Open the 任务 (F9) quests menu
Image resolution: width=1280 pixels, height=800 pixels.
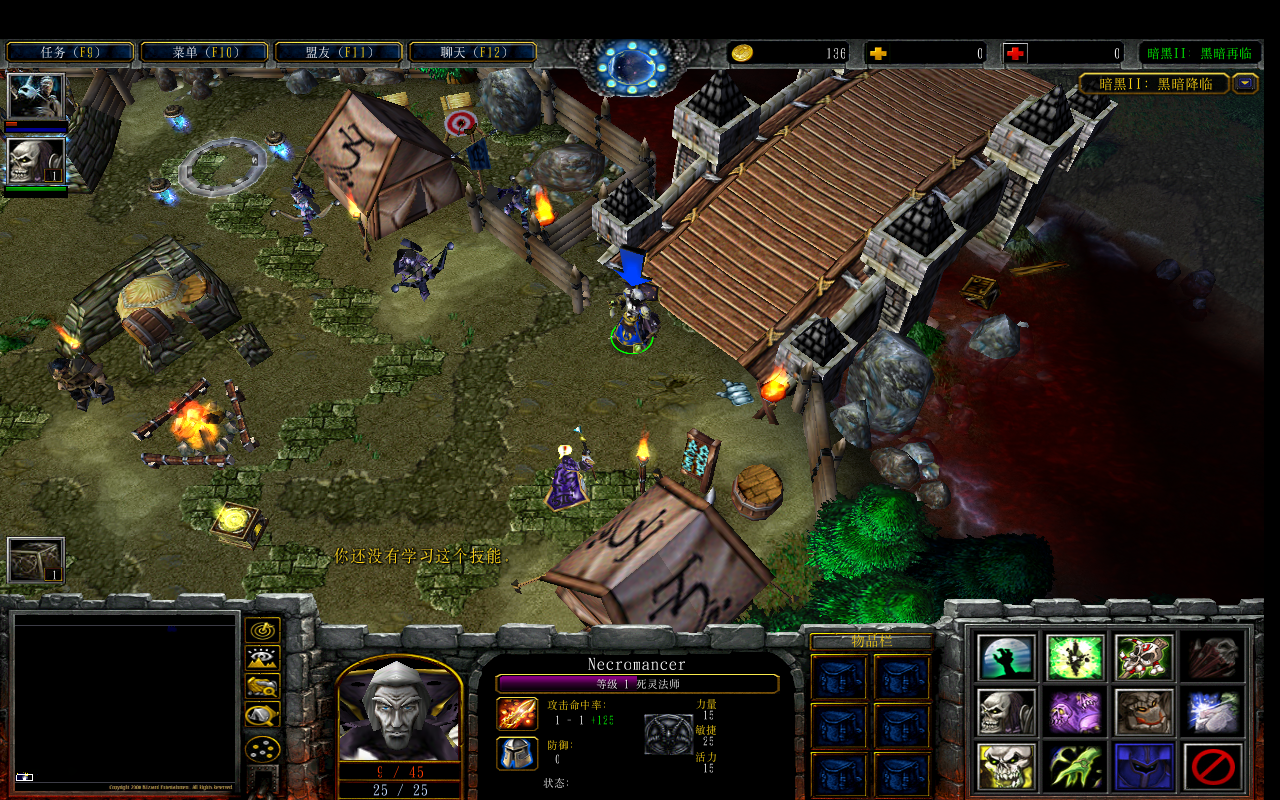[70, 52]
